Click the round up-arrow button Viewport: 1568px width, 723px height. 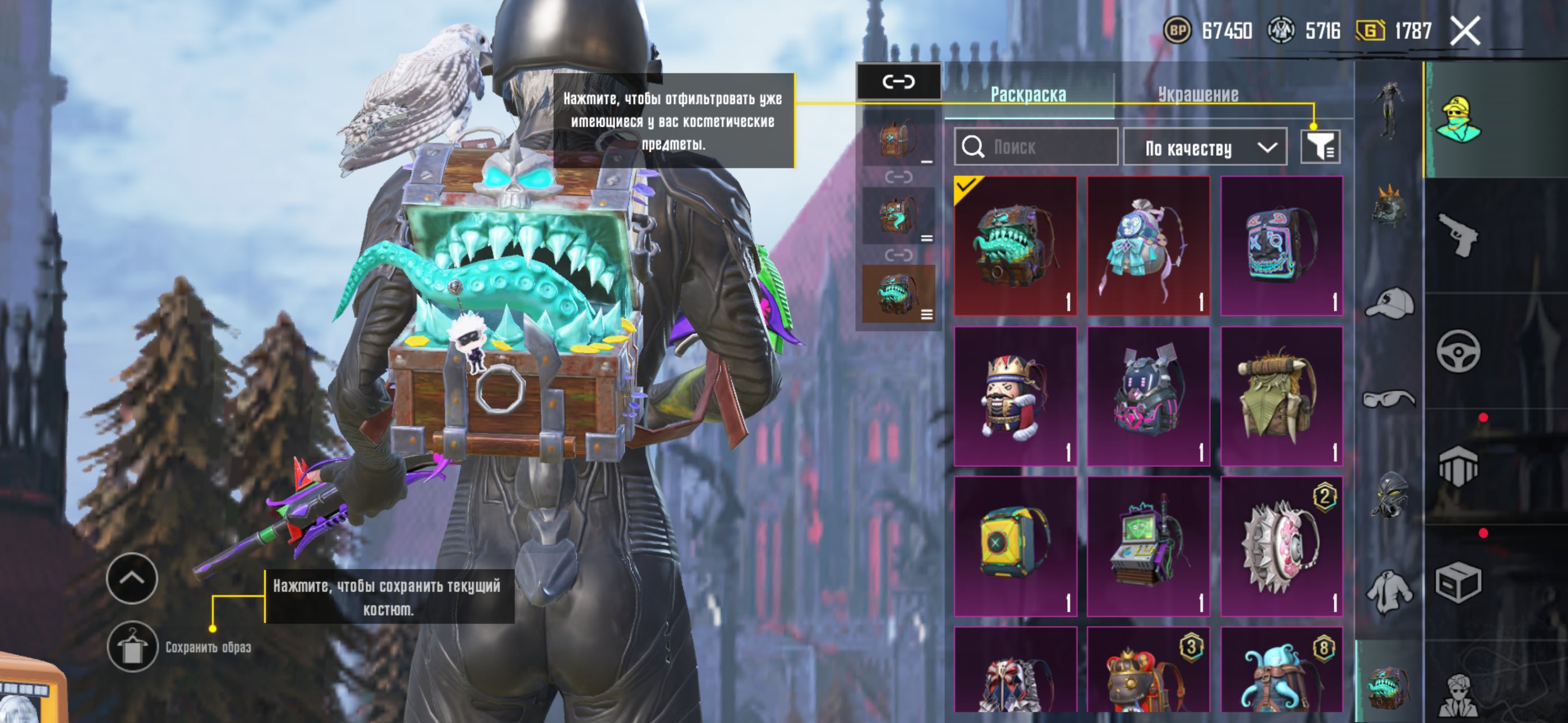pos(132,578)
